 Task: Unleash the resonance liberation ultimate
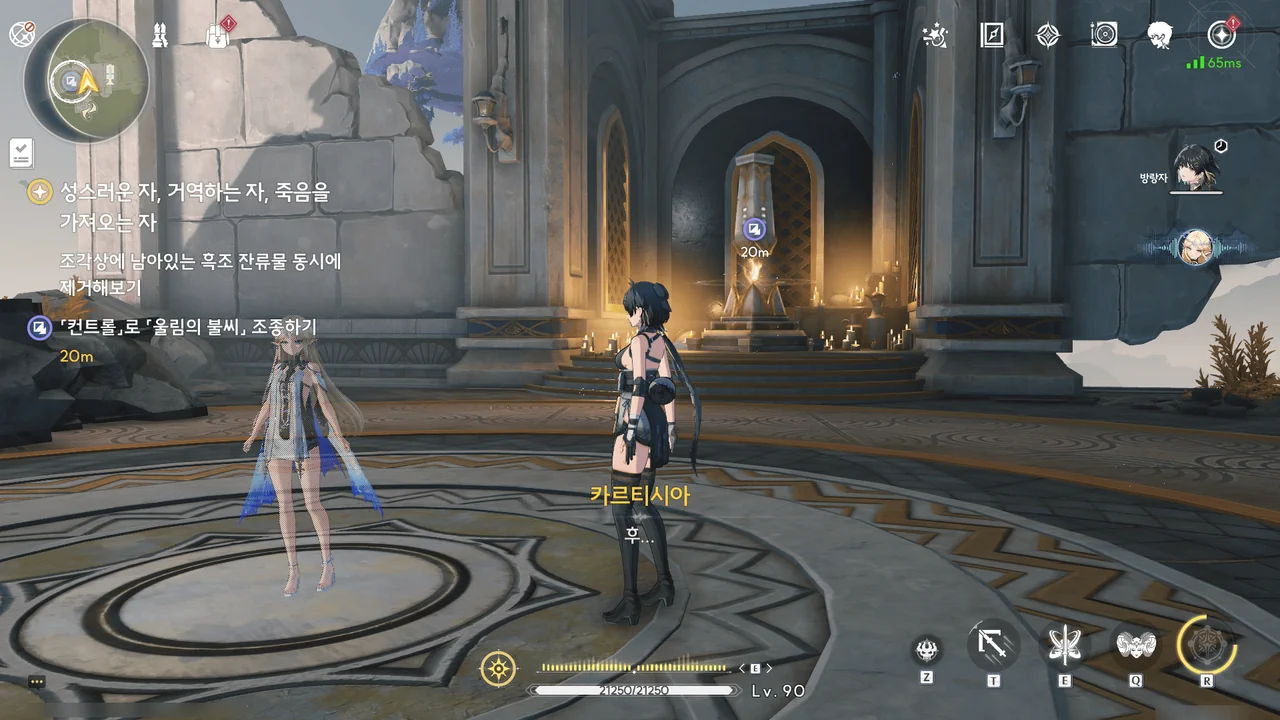tap(1206, 645)
